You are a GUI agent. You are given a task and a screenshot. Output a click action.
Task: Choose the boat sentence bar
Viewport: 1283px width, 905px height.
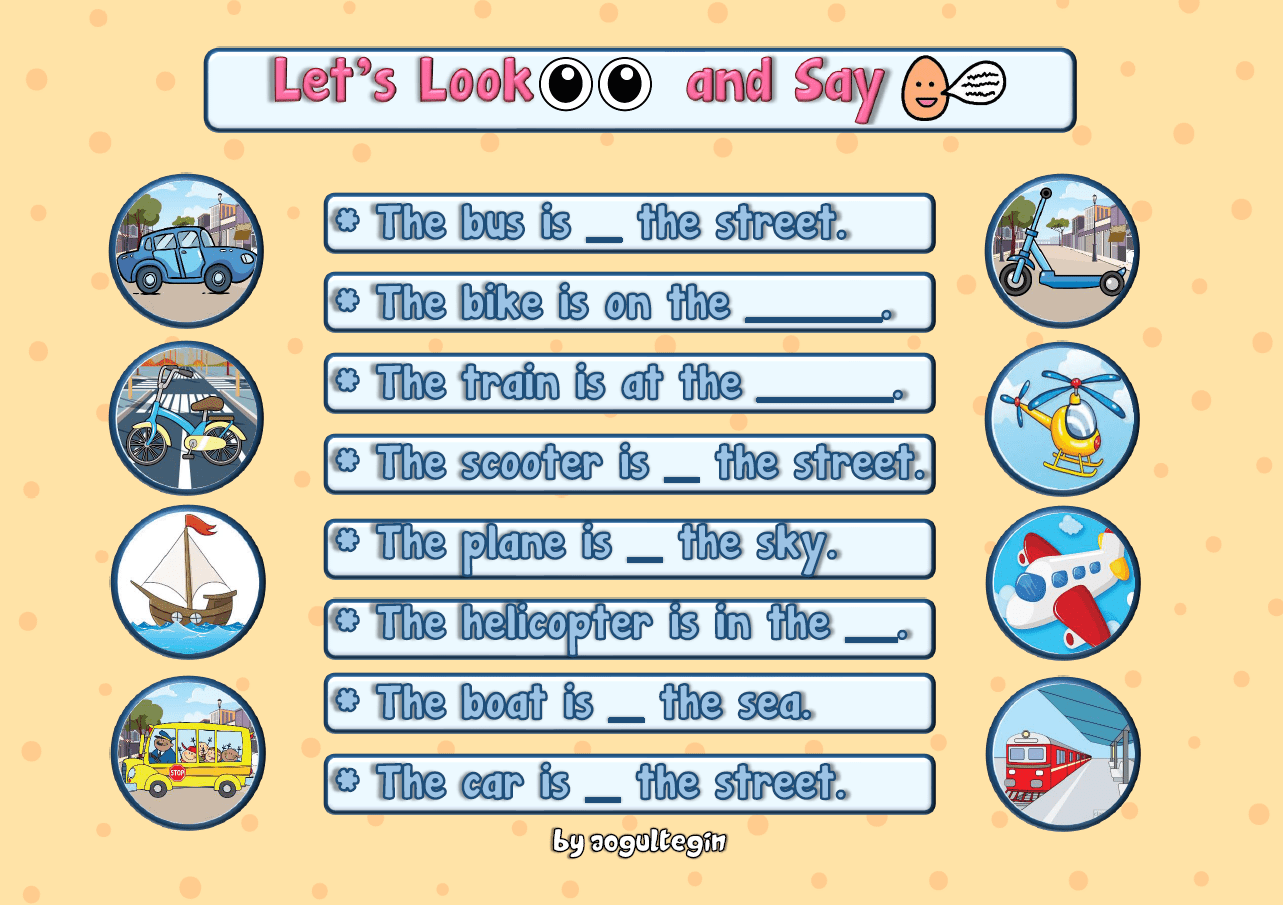629,703
